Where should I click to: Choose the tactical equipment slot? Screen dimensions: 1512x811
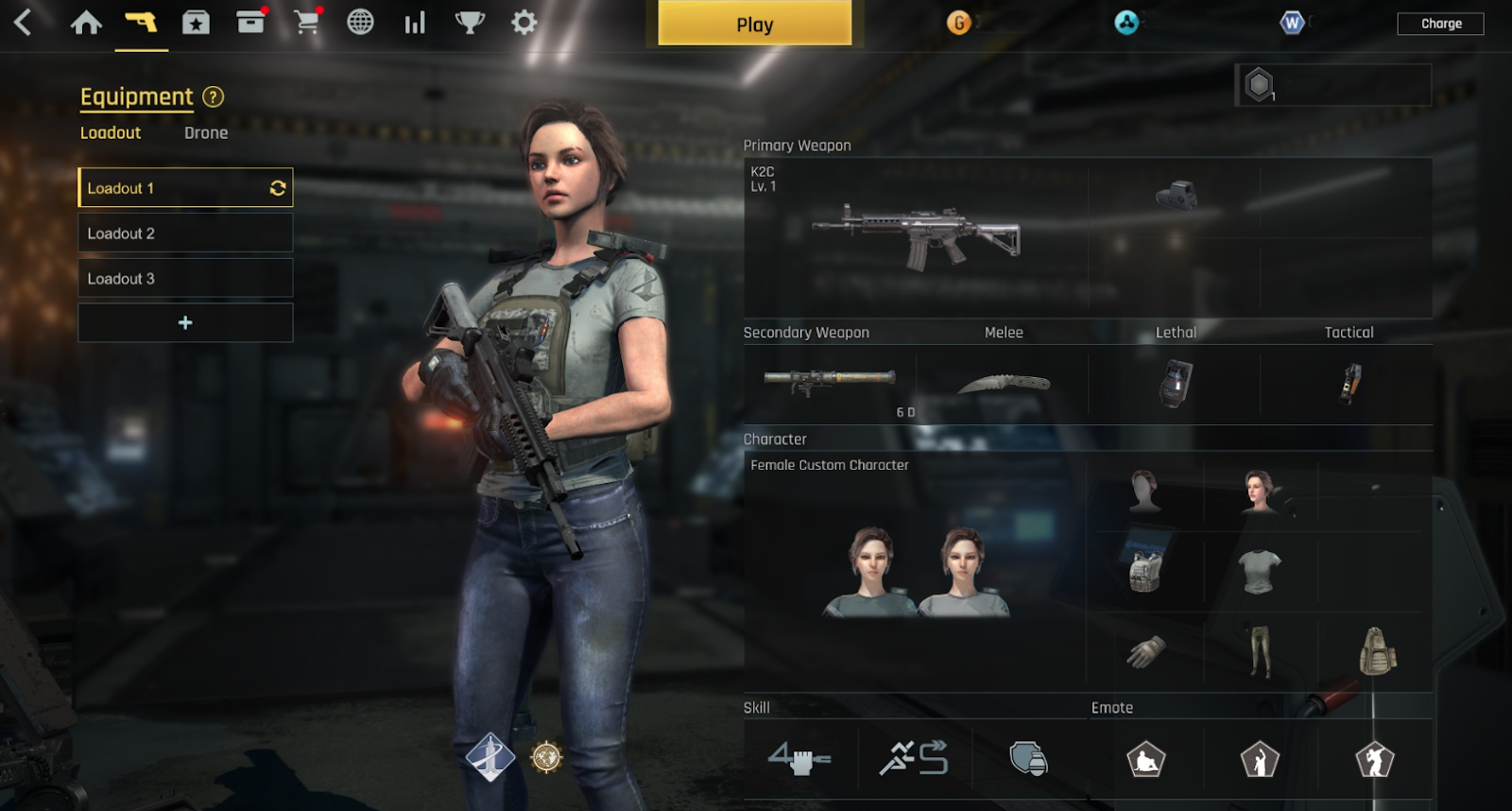tap(1349, 383)
